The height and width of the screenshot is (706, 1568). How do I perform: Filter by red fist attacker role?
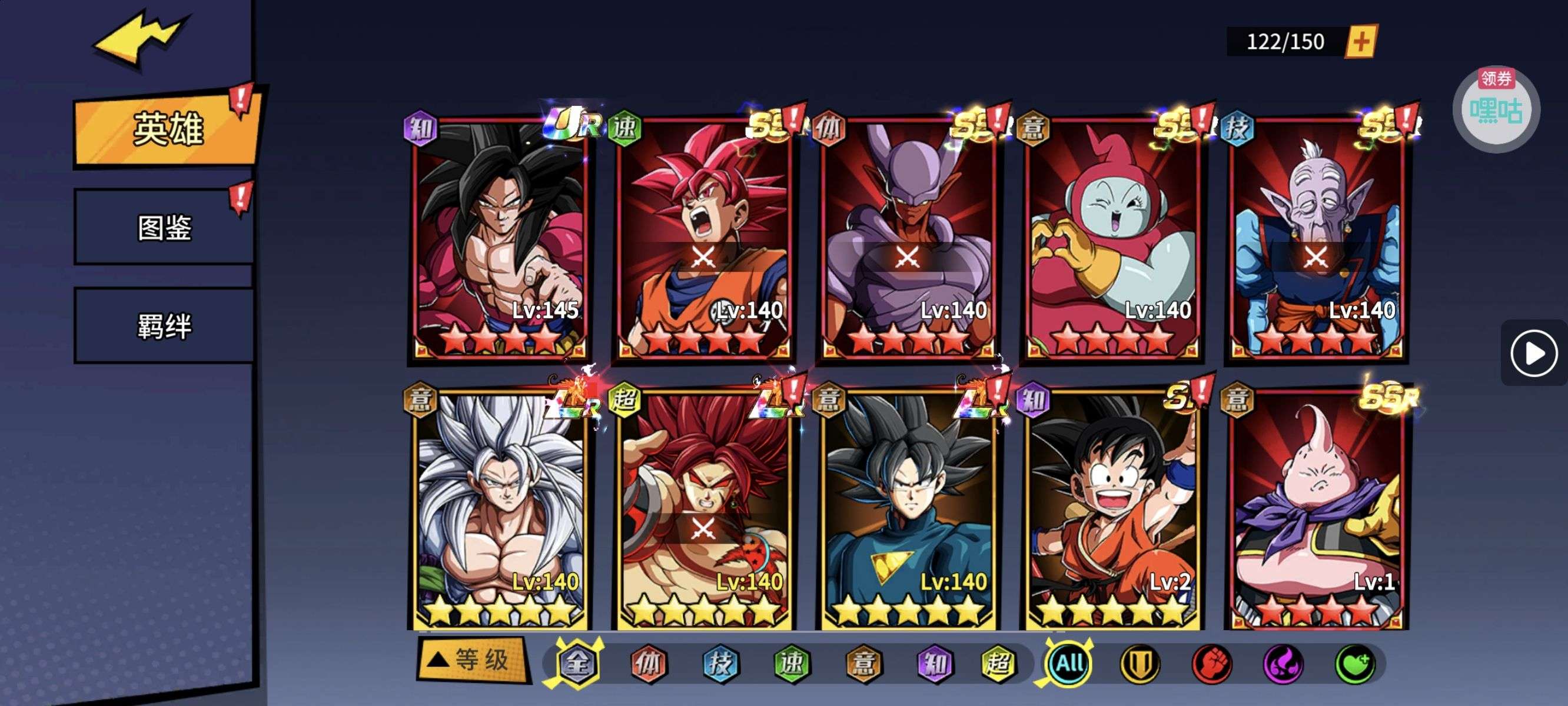tap(1211, 664)
